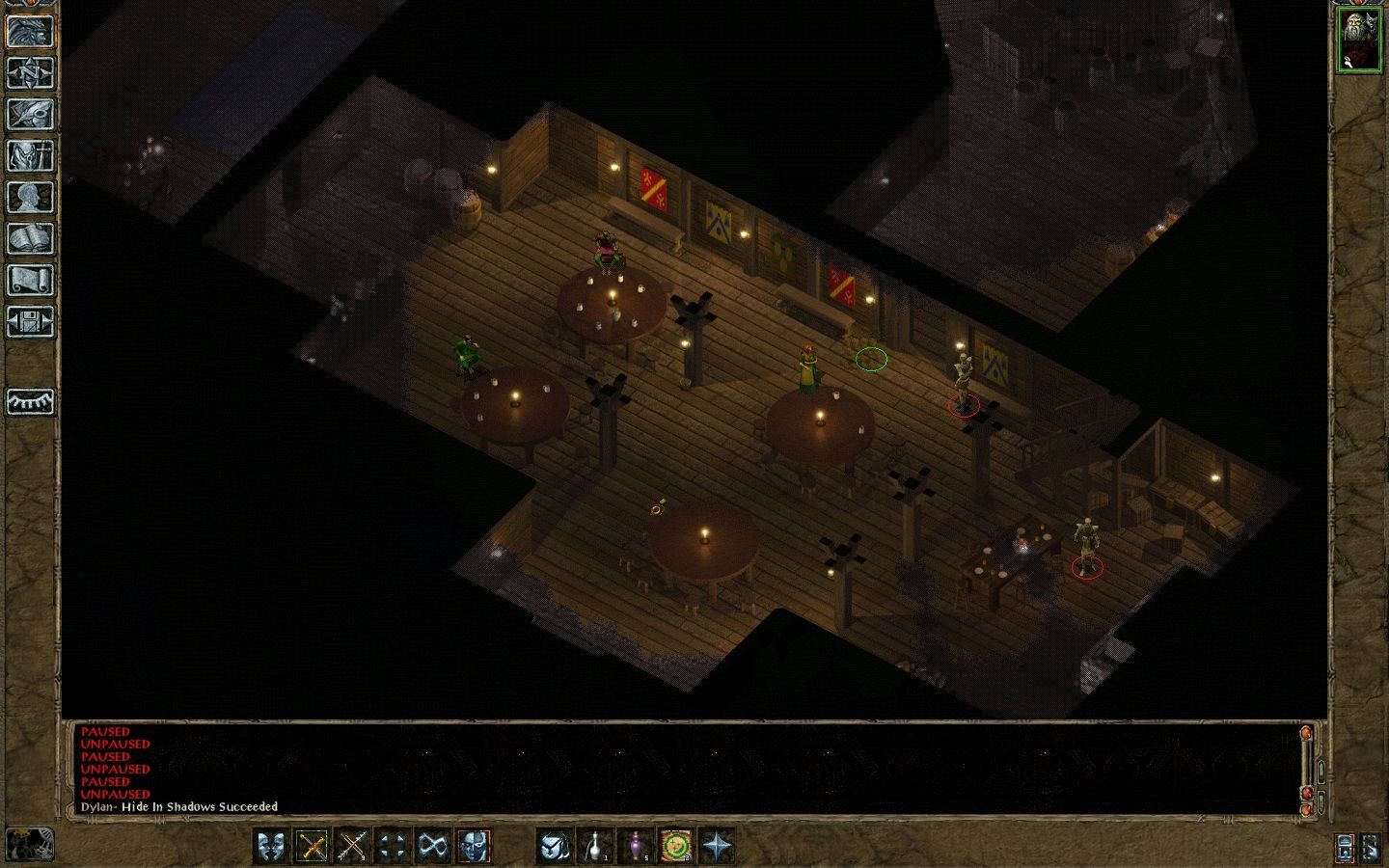Show the character record with the bust icon
This screenshot has height=868, width=1389.
coord(30,197)
